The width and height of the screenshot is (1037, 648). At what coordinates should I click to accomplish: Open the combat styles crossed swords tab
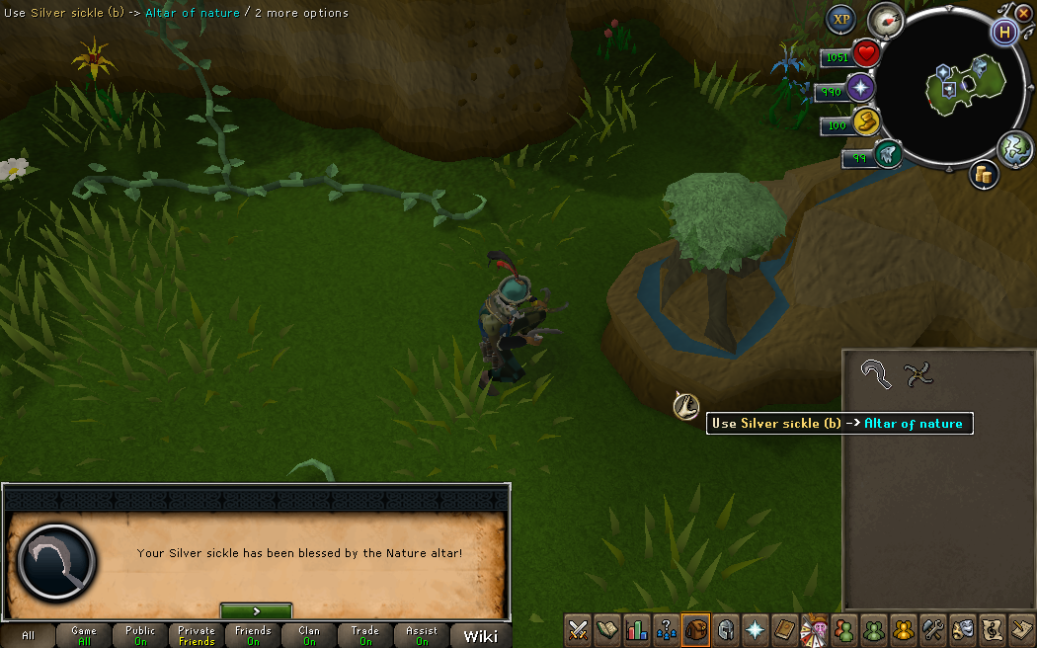[x=578, y=630]
